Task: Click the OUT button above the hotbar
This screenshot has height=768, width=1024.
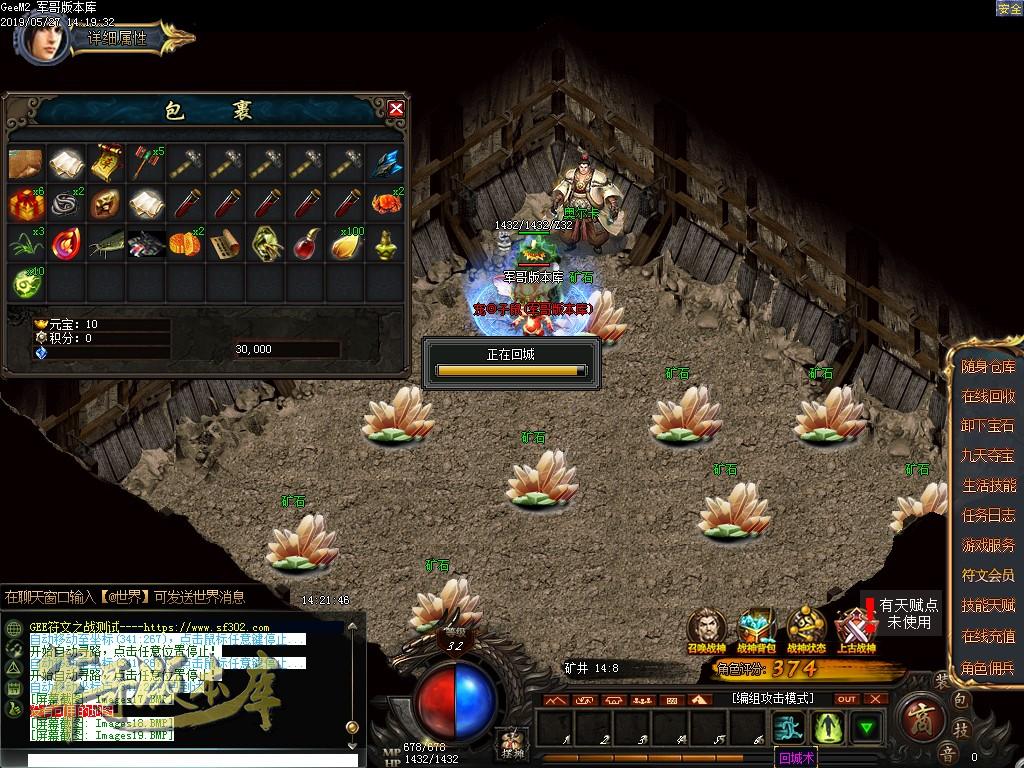Action: [847, 699]
